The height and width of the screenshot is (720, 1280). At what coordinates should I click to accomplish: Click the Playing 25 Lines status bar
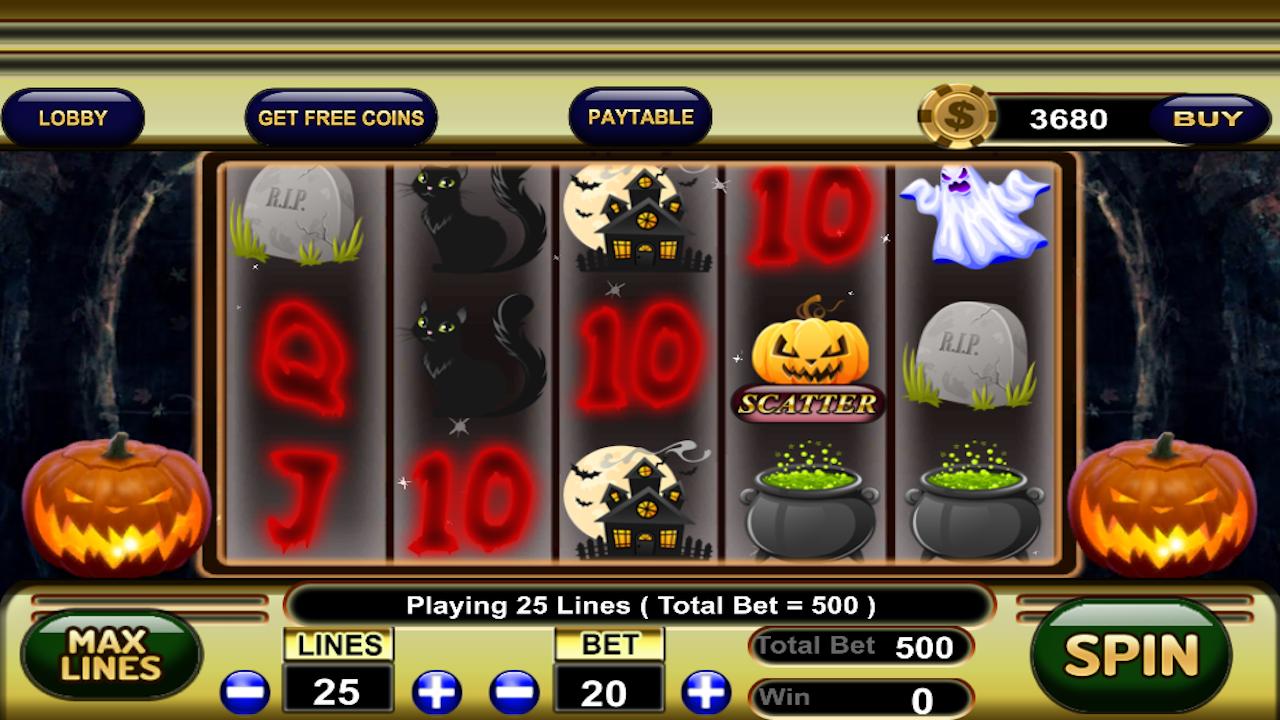tap(640, 605)
